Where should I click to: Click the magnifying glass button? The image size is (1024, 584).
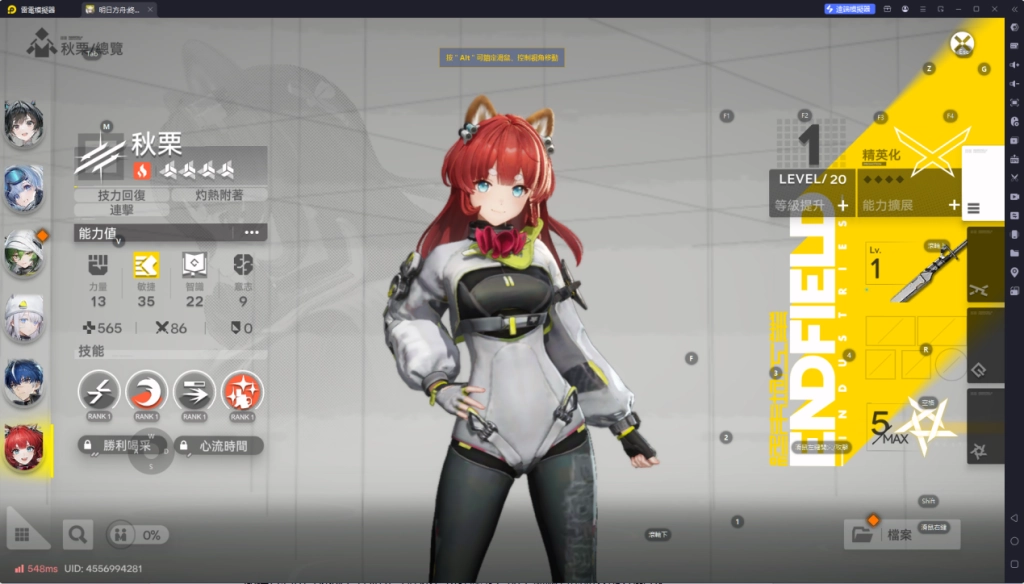tap(77, 535)
